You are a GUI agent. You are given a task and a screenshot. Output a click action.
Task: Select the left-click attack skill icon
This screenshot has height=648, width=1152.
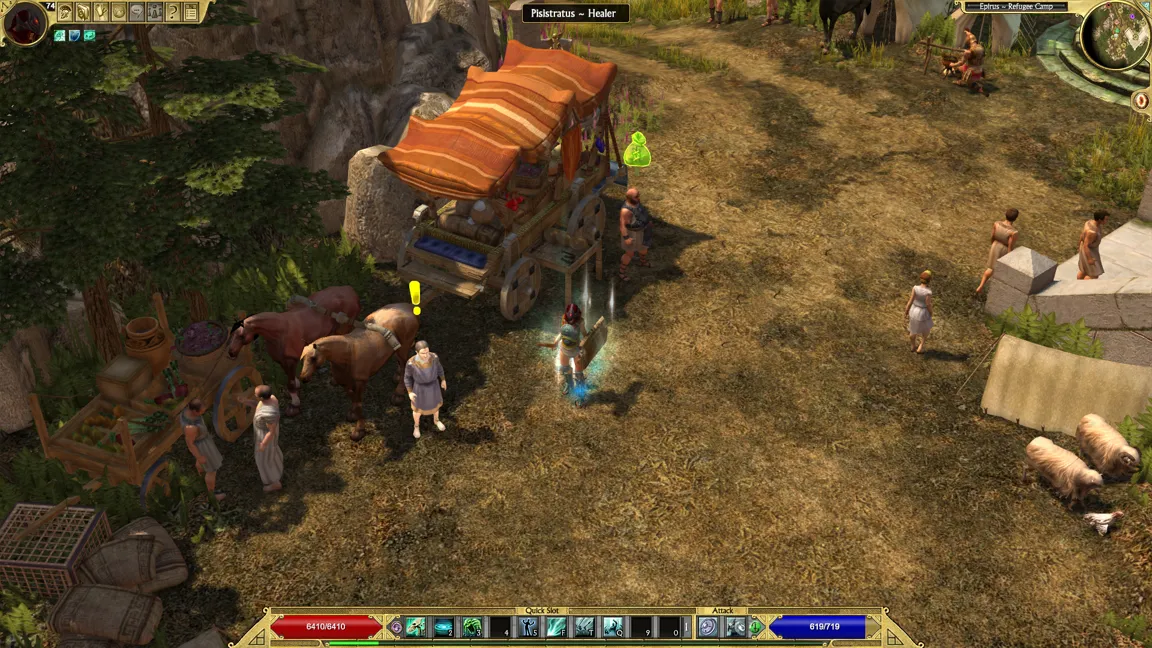(708, 627)
